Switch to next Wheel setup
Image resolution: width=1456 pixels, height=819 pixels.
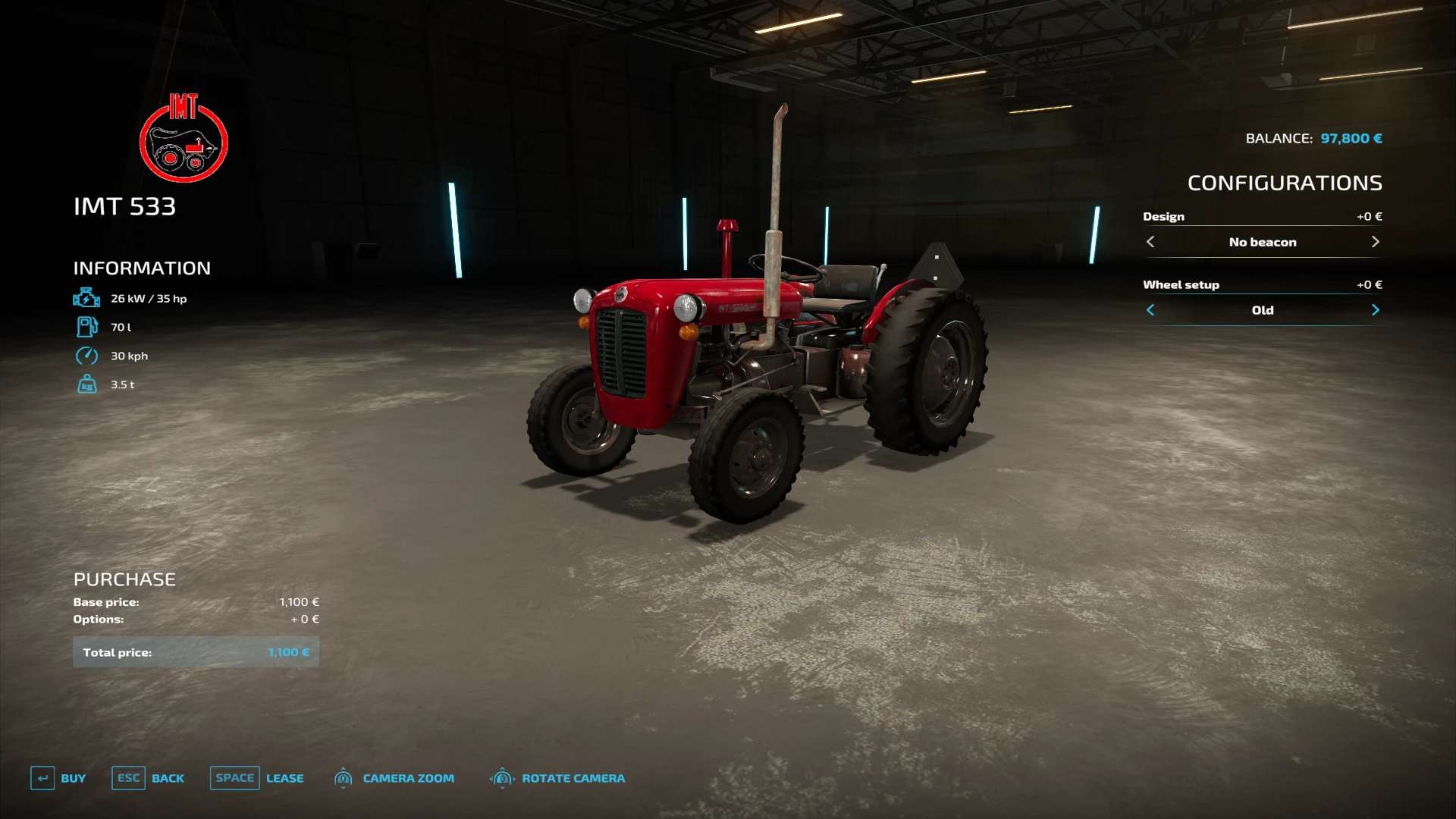tap(1375, 310)
